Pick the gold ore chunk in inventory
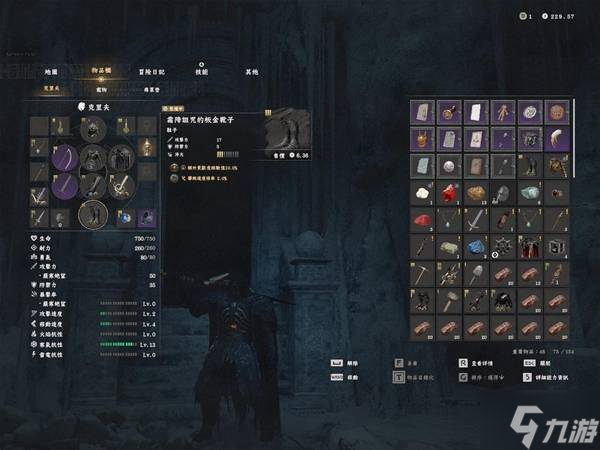This screenshot has height=450, width=600. [x=476, y=192]
